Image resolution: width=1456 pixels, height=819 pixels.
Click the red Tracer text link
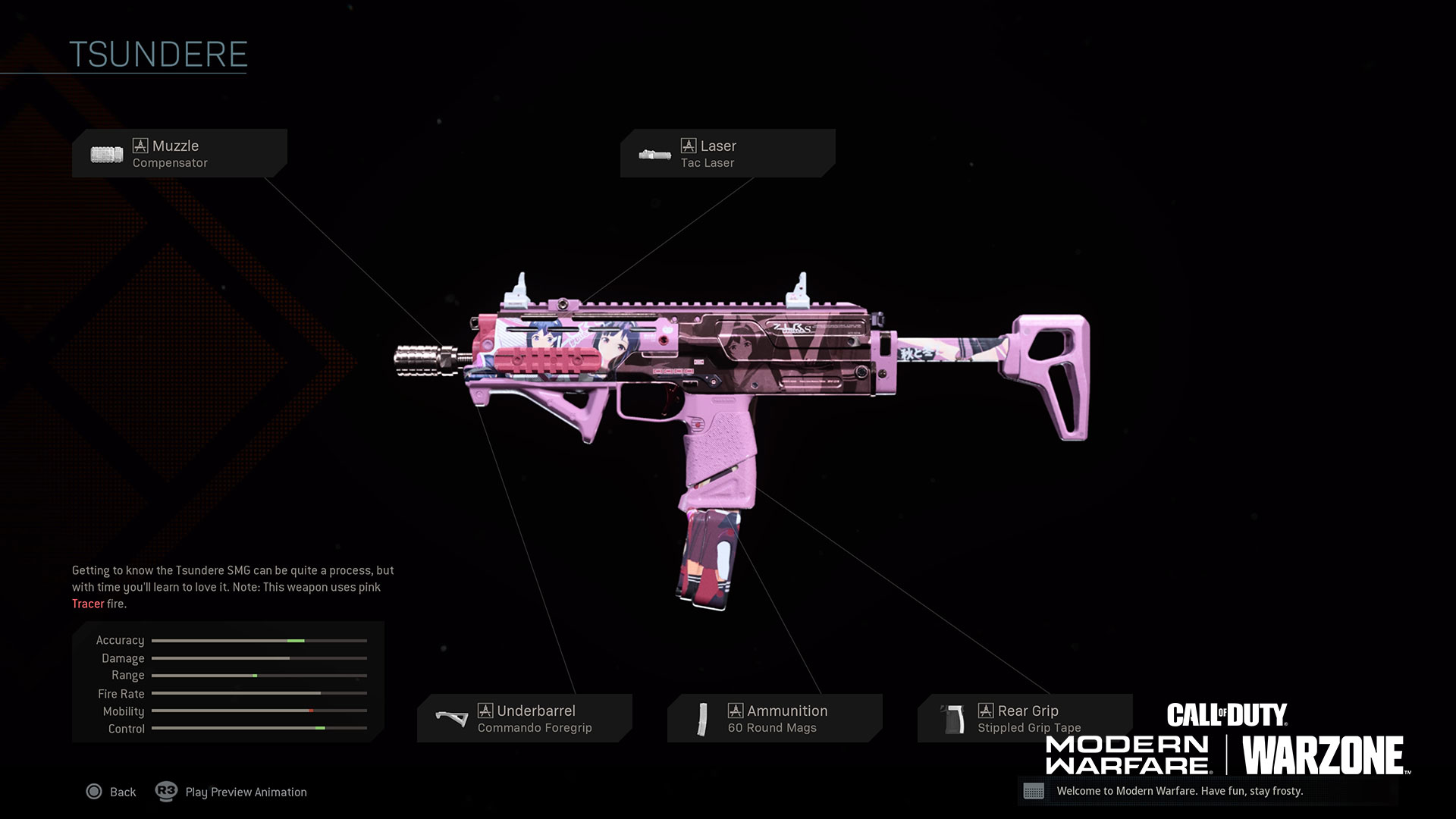[88, 604]
